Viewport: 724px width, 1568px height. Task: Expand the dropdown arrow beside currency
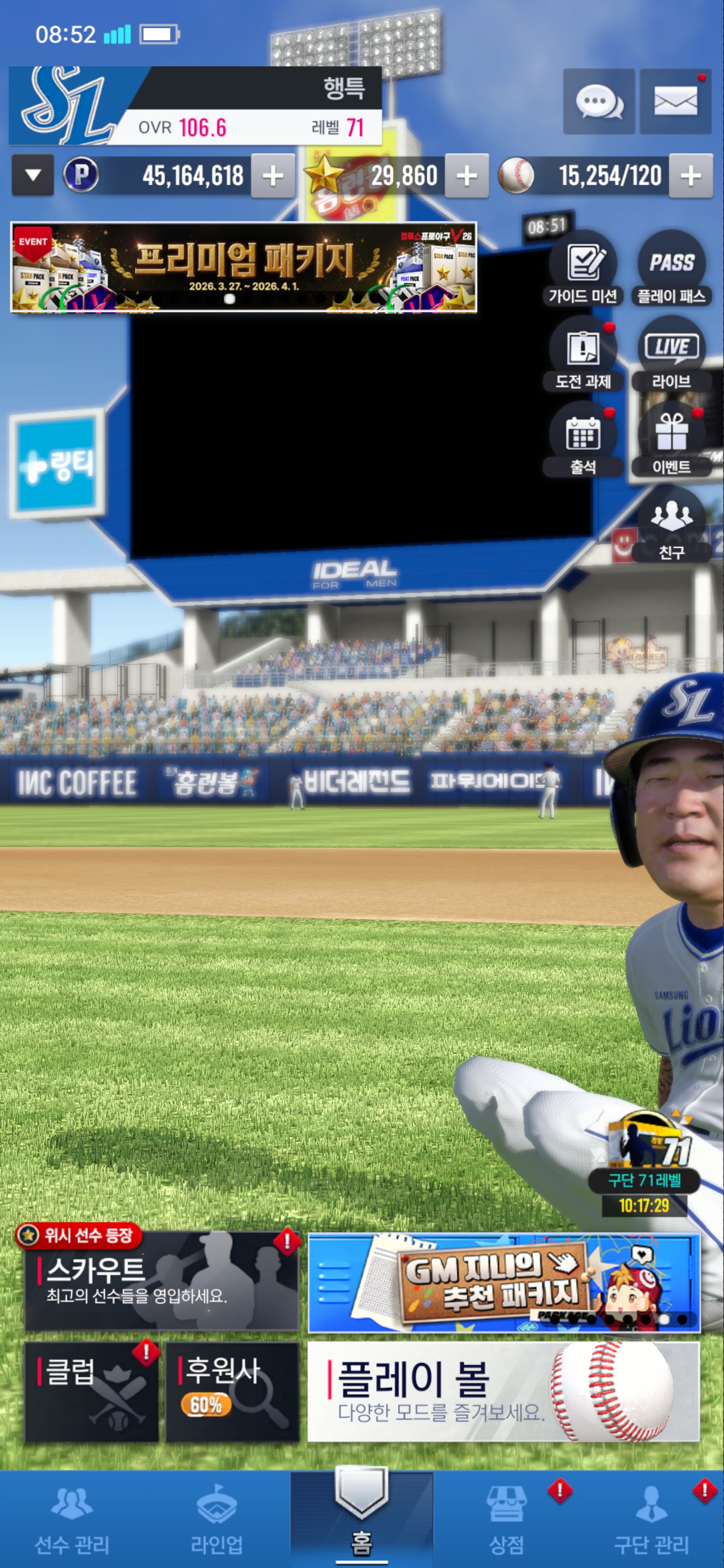33,175
